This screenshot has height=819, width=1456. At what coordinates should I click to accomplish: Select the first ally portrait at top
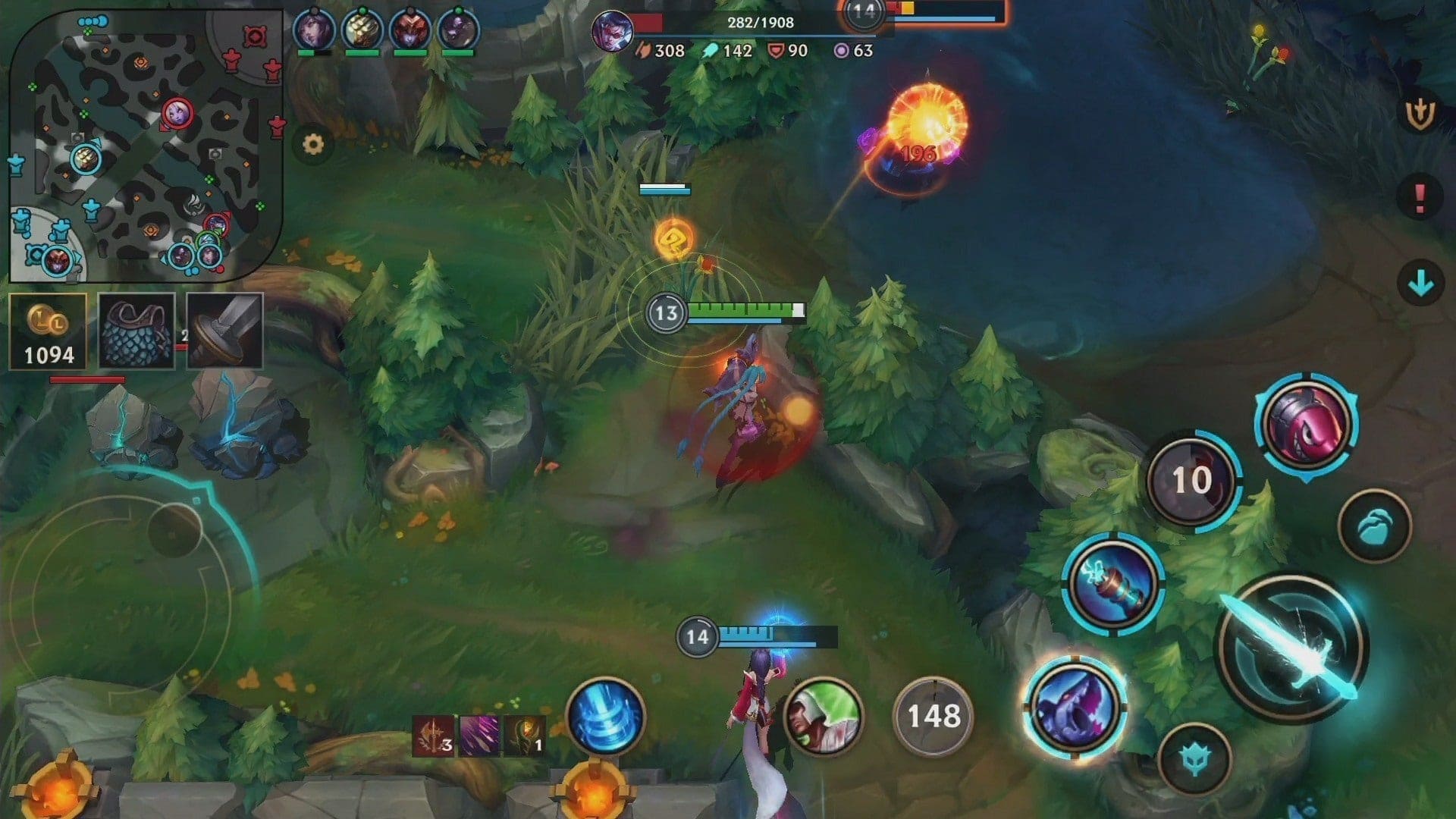[x=313, y=30]
